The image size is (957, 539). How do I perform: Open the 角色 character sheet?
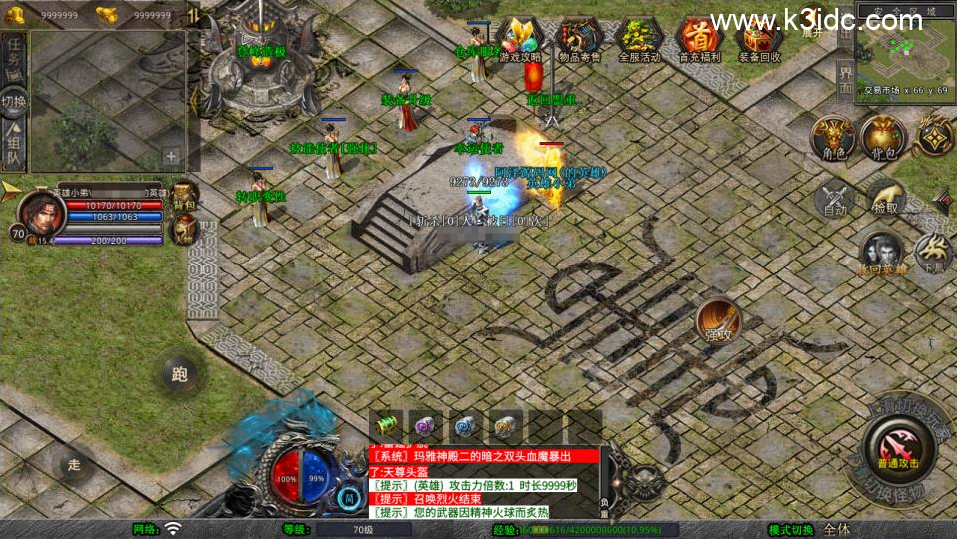(832, 137)
